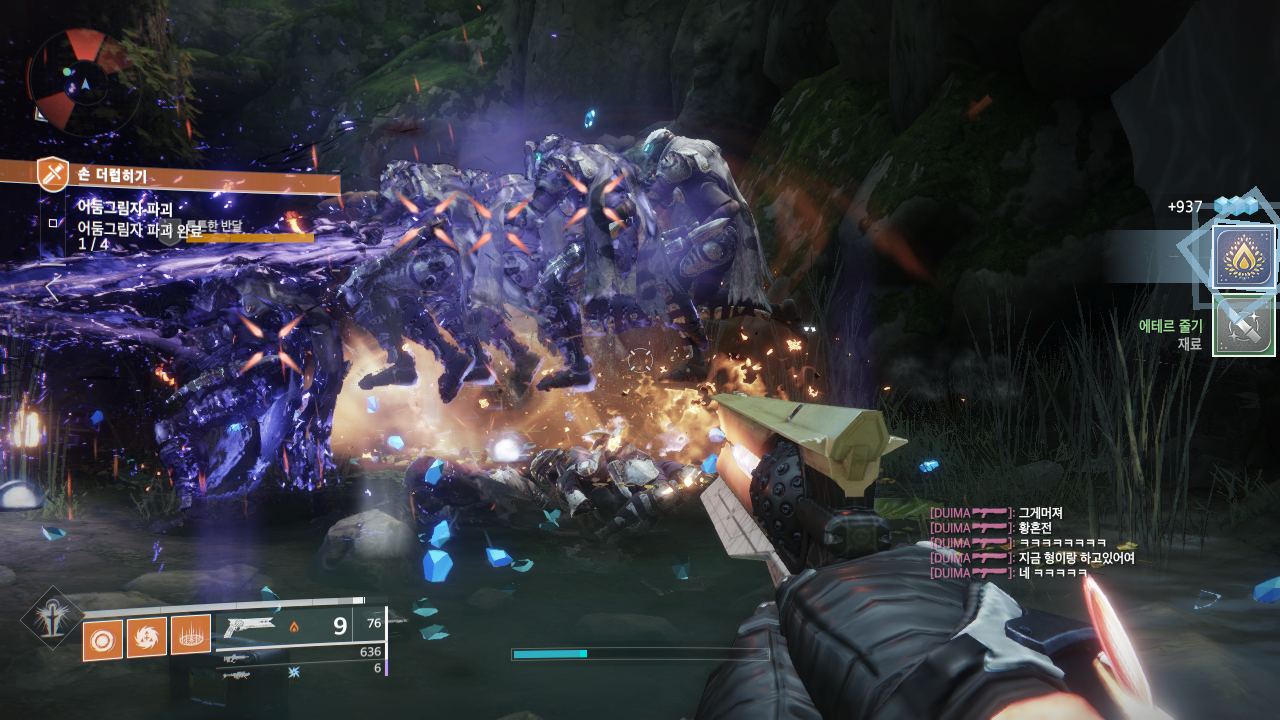The image size is (1280, 720).
Task: Activate the rift class ability icon
Action: click(190, 635)
